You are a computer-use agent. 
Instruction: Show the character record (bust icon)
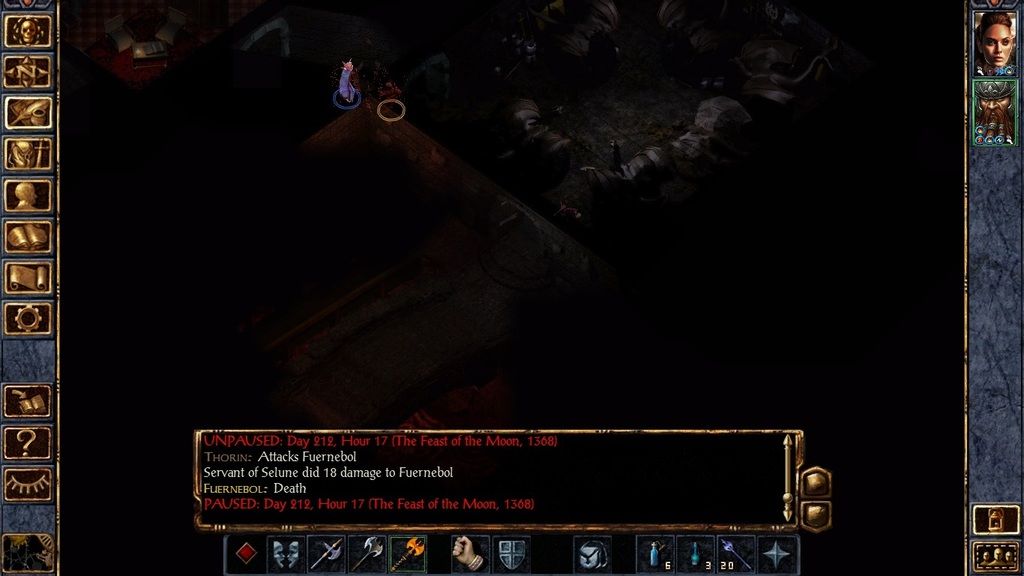[28, 195]
